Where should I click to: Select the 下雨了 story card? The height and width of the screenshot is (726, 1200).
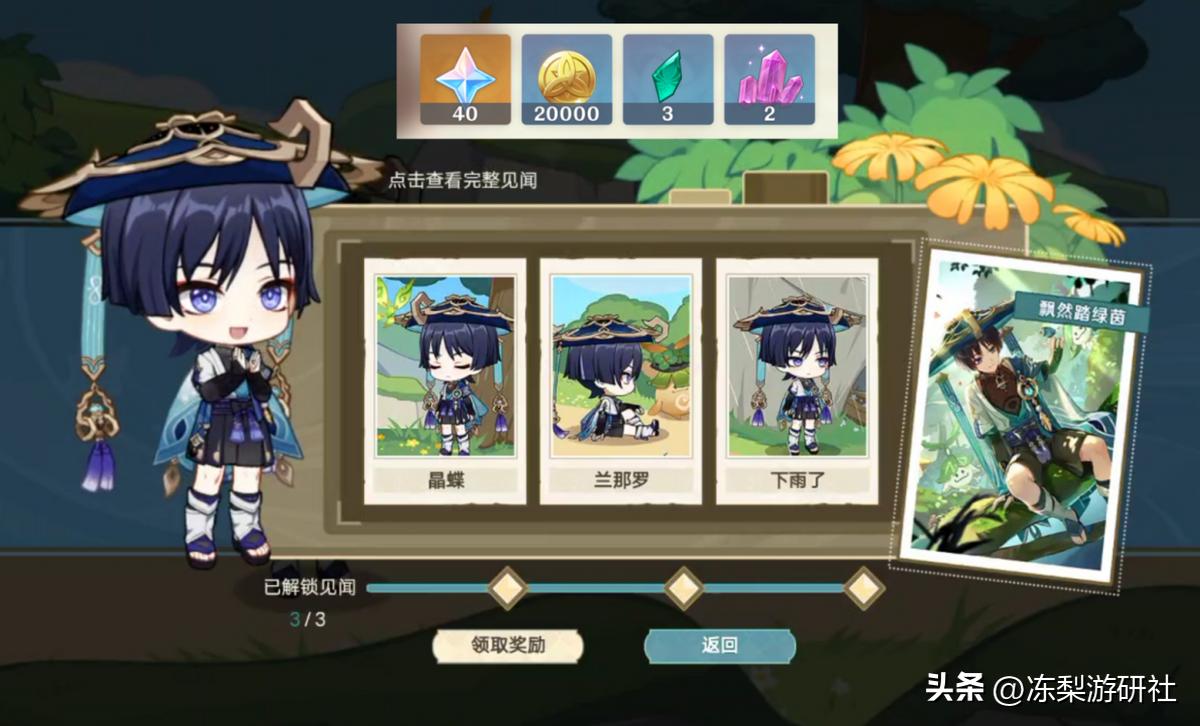click(797, 381)
